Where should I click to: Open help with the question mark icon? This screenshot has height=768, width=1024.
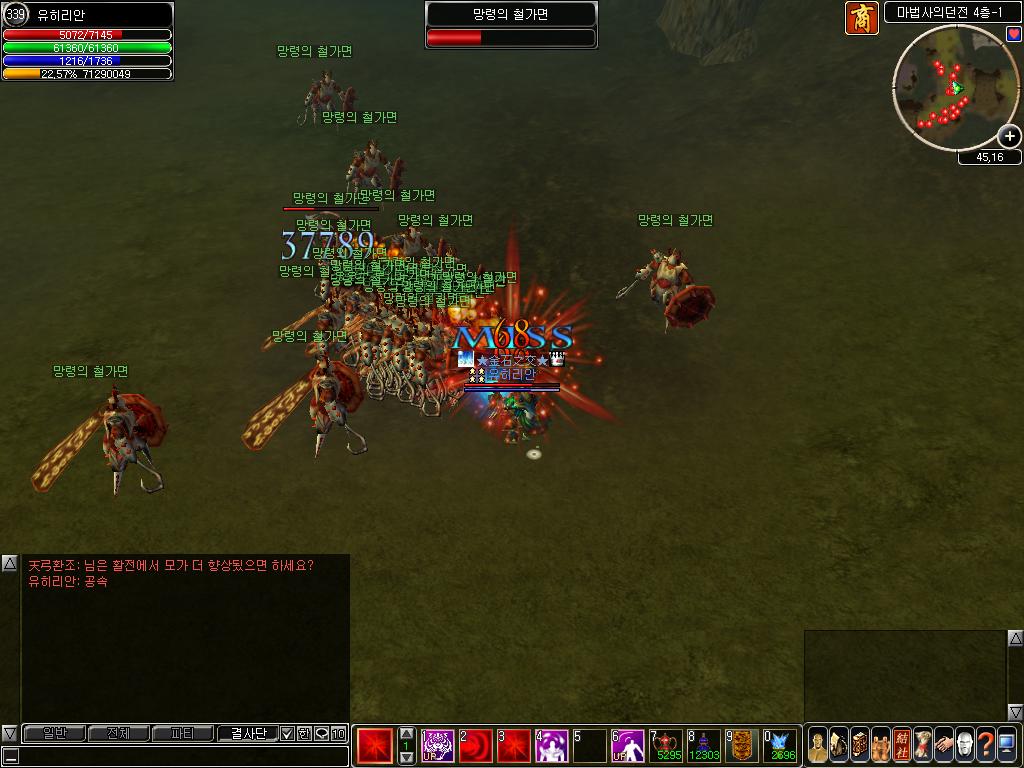985,745
